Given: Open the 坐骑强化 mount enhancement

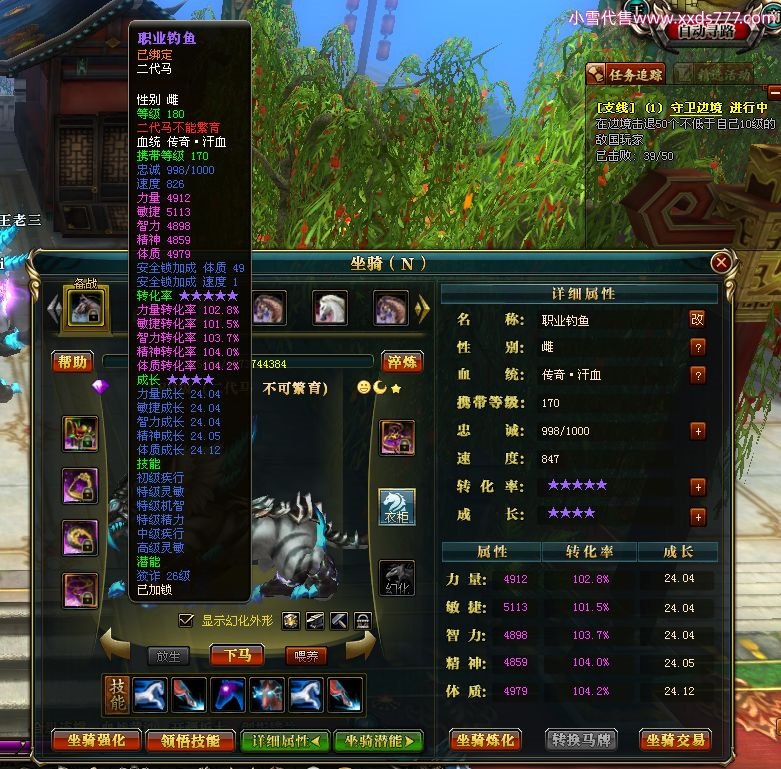Looking at the screenshot, I should click(96, 741).
